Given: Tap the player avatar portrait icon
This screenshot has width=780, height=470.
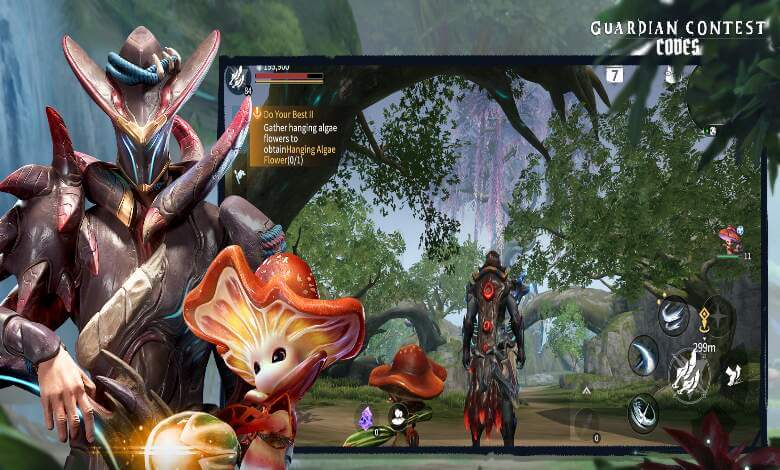Looking at the screenshot, I should 237,76.
